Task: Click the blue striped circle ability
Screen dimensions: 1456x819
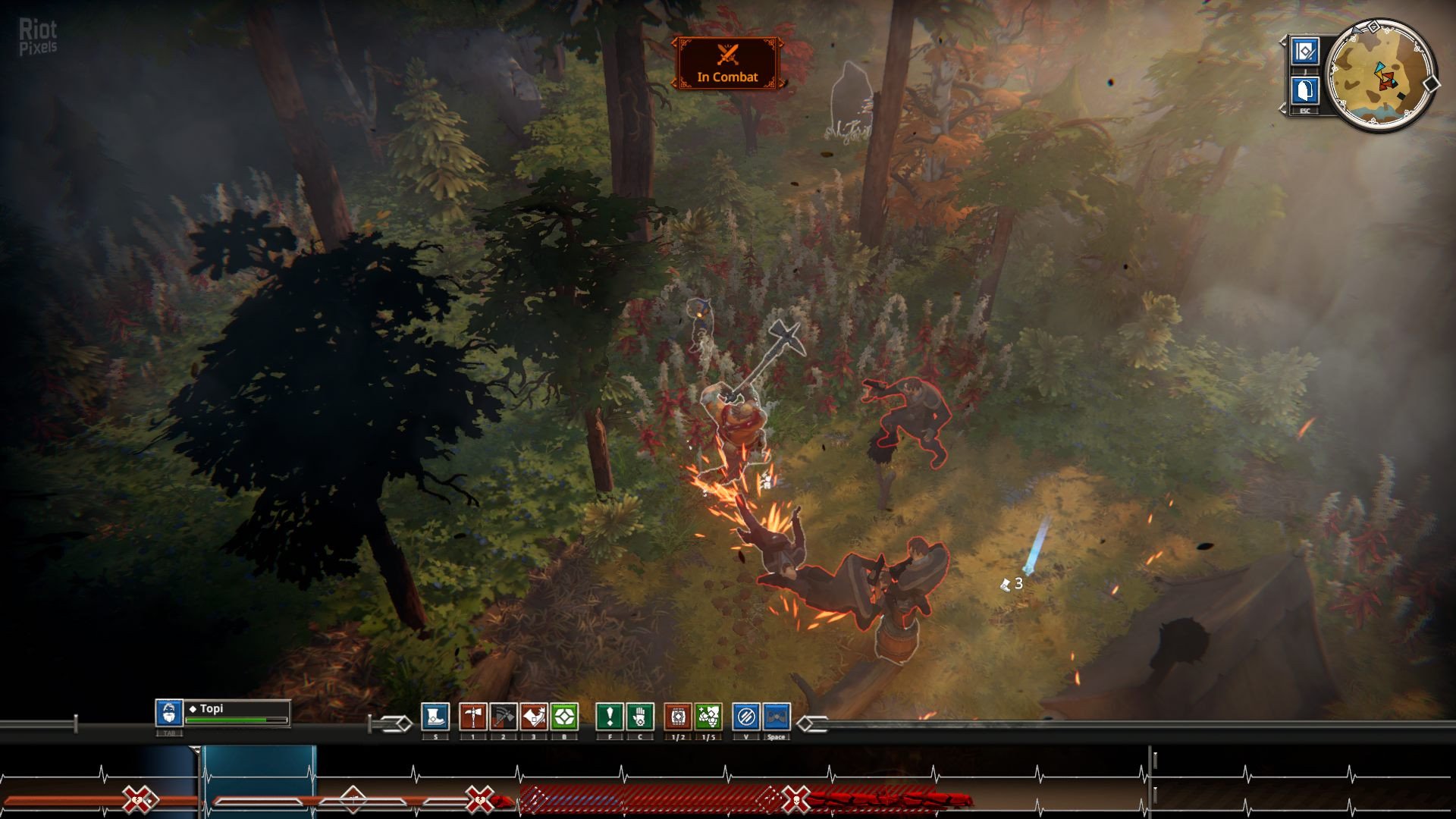Action: click(746, 717)
